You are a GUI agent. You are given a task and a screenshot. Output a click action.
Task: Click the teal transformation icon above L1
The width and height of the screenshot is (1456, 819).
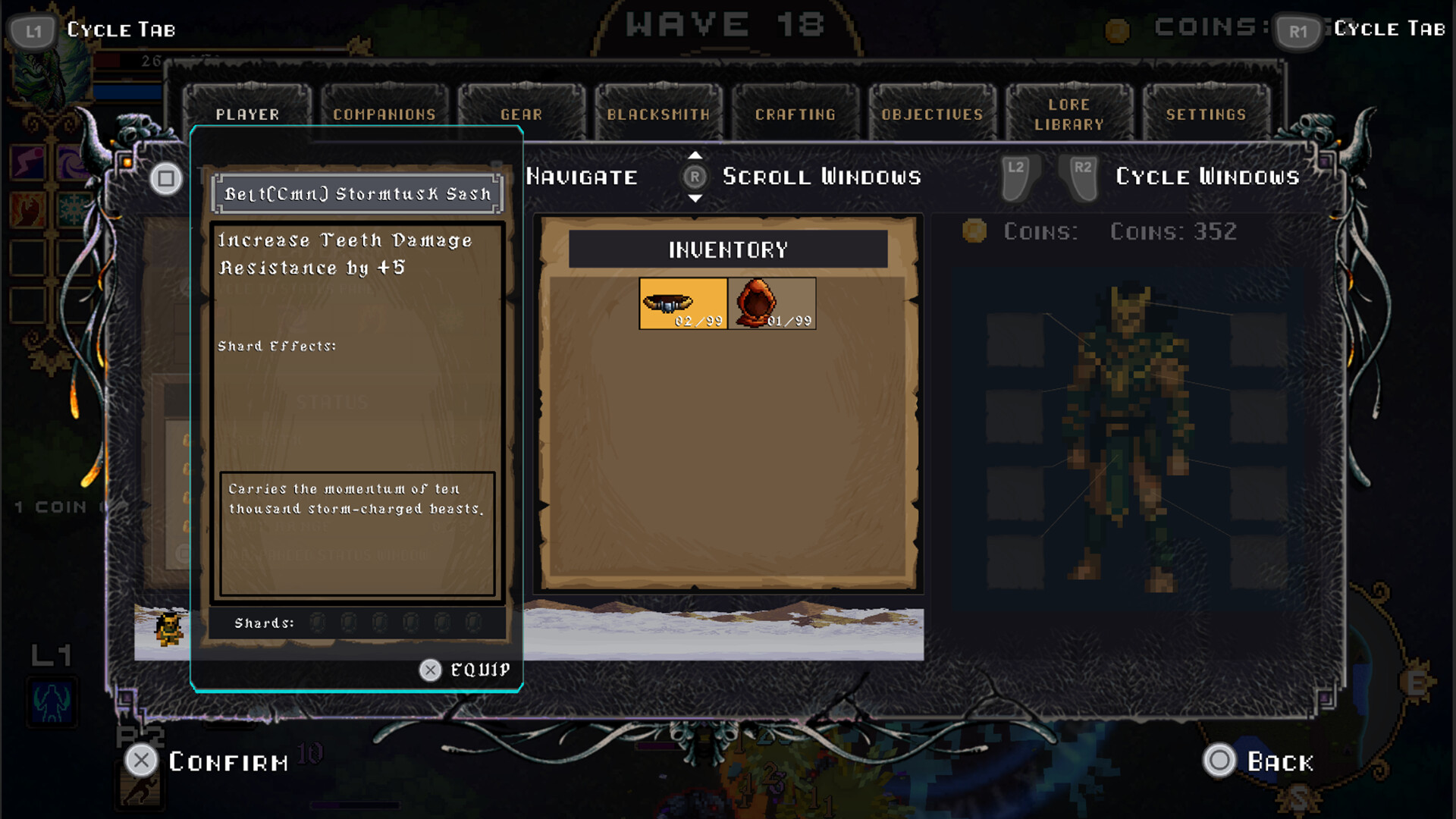tap(51, 703)
